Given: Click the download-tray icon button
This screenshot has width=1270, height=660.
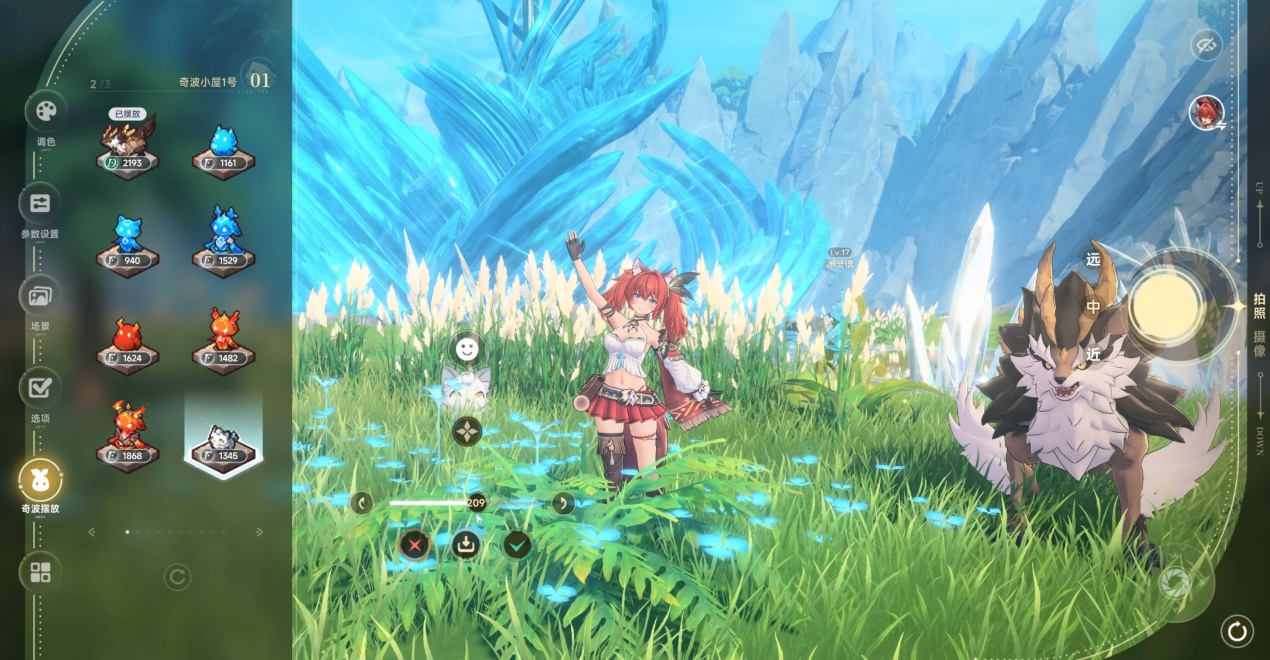Looking at the screenshot, I should click(x=466, y=545).
